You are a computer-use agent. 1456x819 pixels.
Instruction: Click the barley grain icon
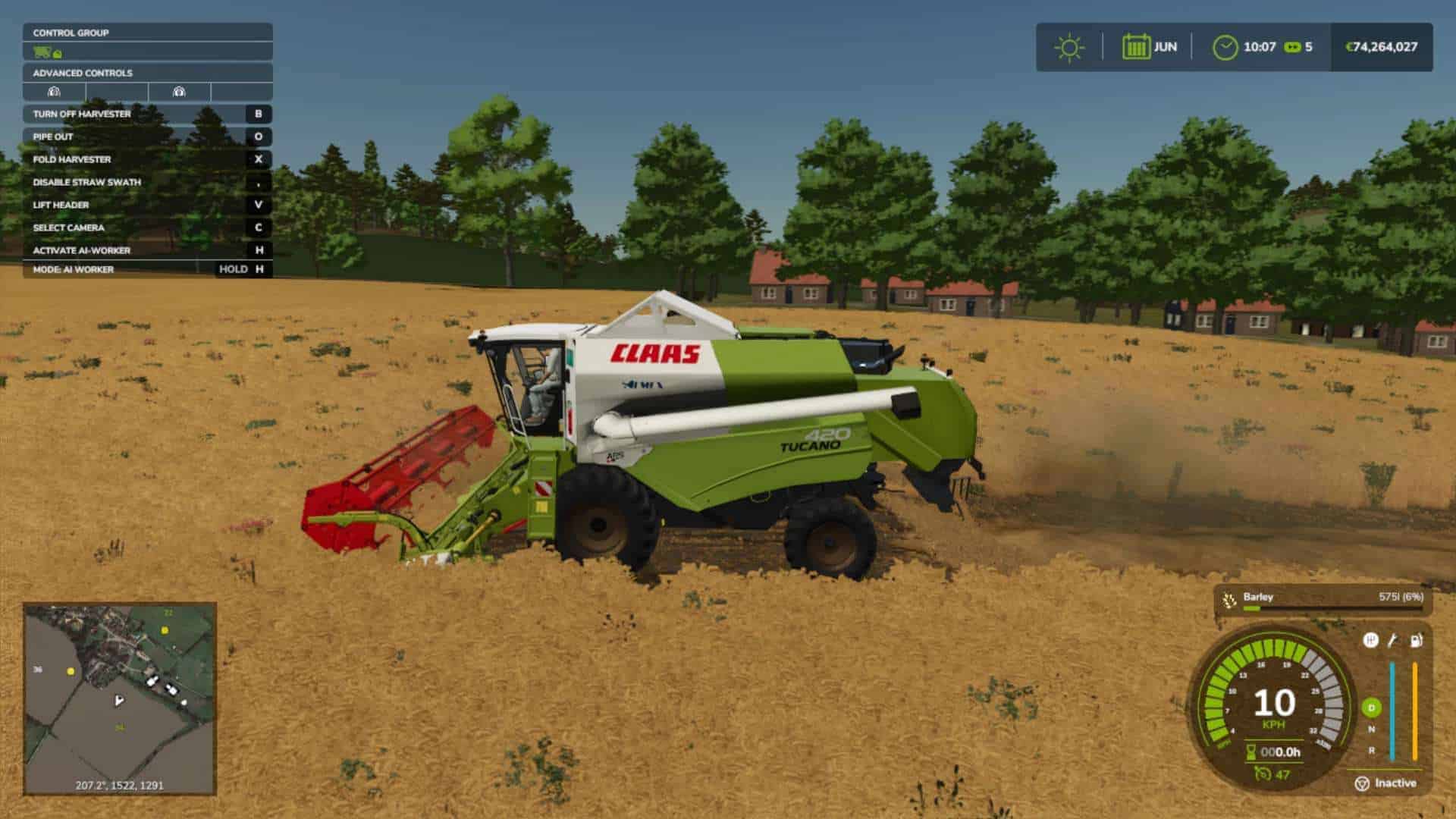click(x=1229, y=601)
